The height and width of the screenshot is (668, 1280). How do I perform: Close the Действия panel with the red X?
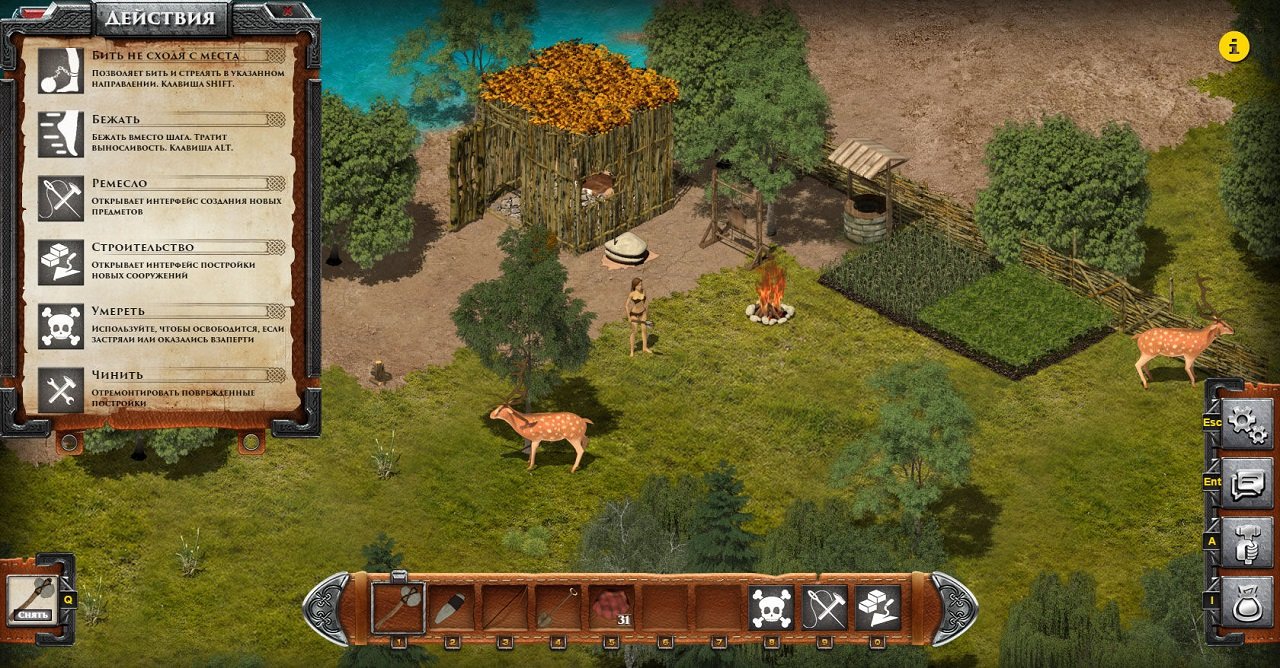point(288,12)
